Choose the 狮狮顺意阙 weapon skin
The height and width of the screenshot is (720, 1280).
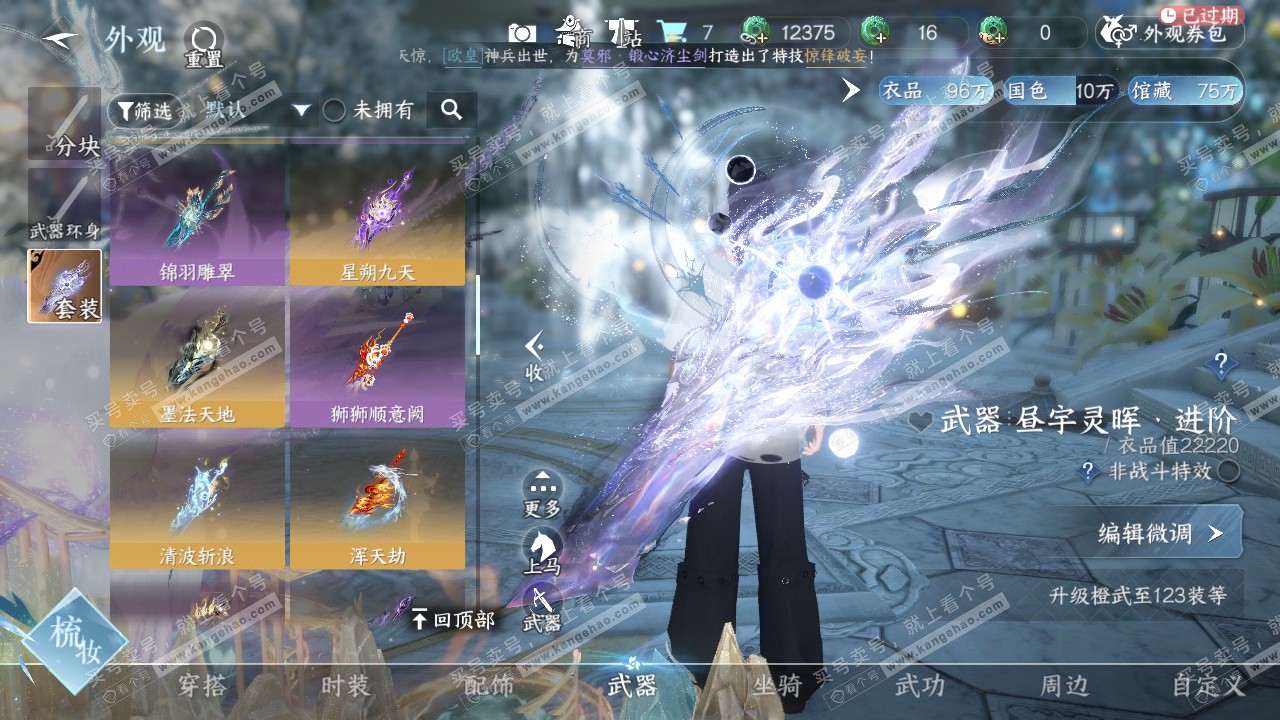pos(377,358)
